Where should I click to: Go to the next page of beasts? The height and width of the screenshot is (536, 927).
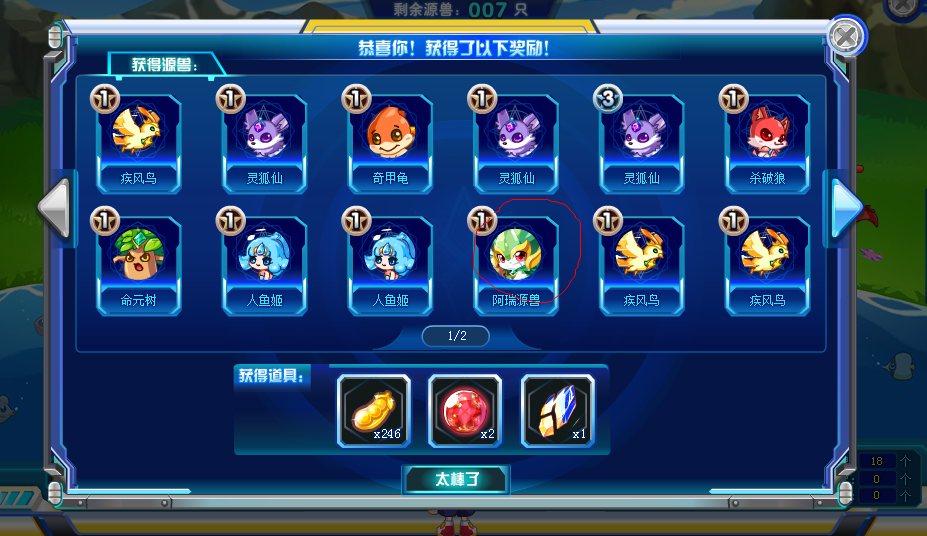[x=846, y=204]
